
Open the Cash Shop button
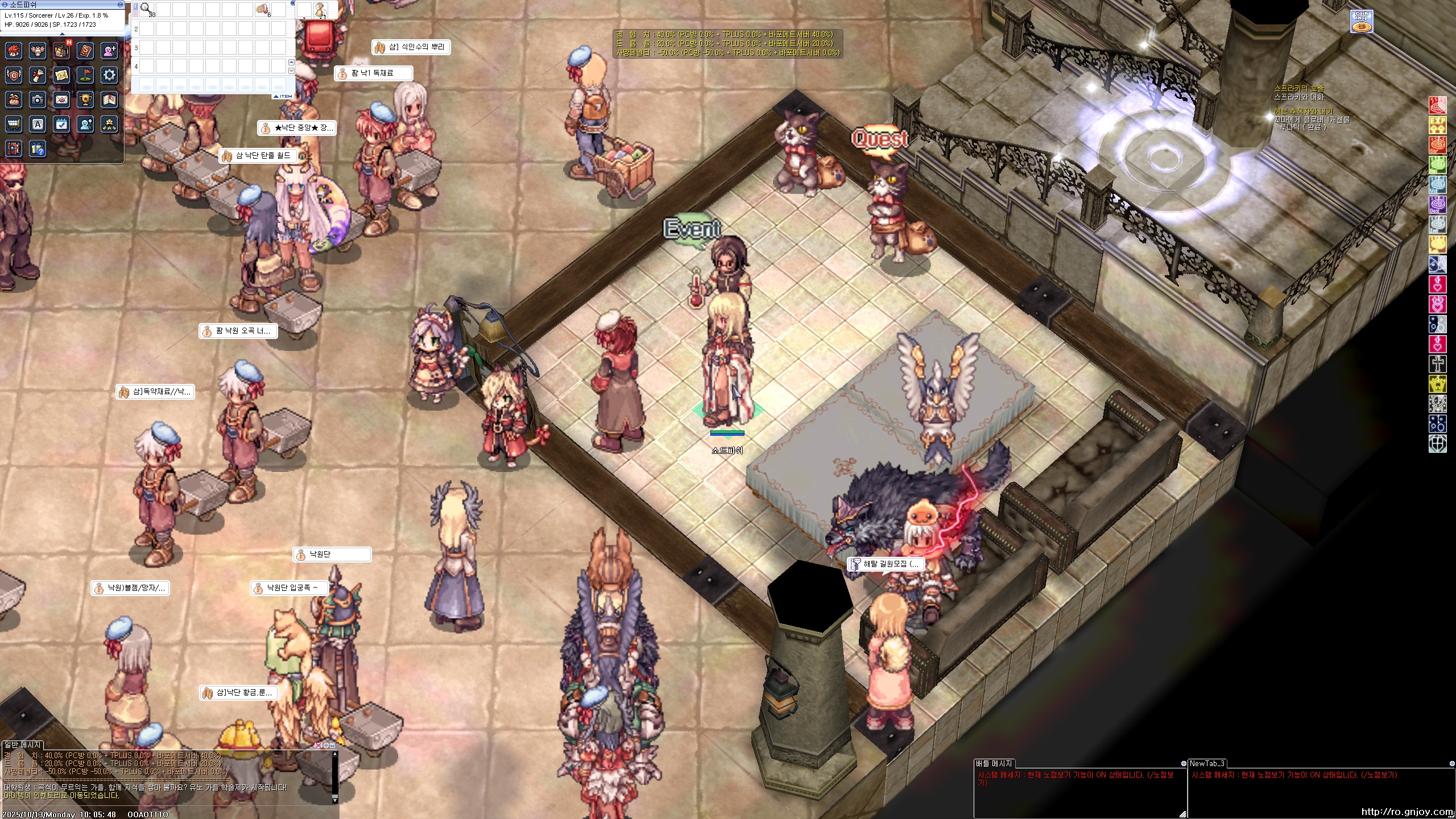click(x=1362, y=22)
